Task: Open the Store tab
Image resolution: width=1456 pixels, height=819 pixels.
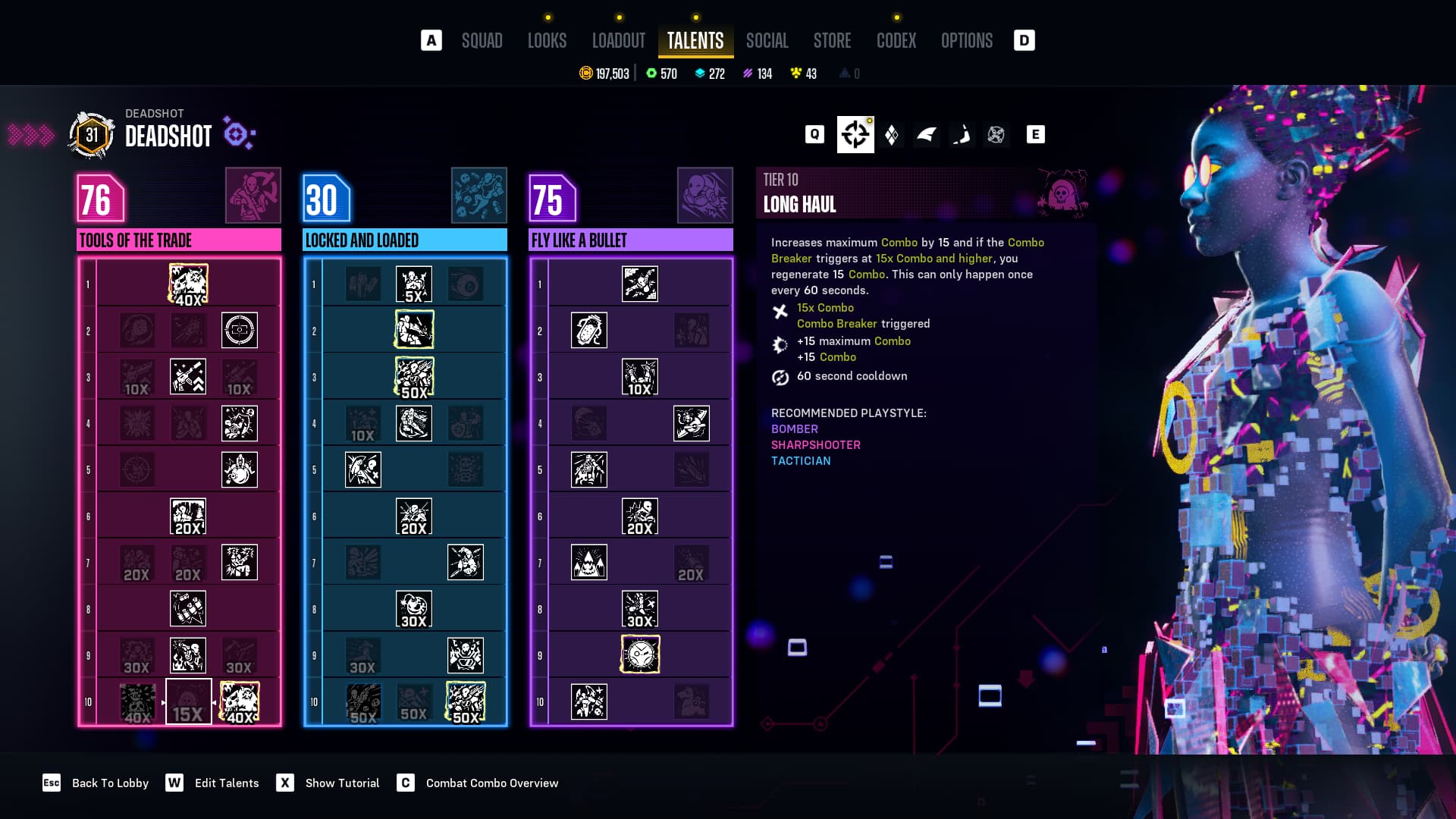Action: 832,41
